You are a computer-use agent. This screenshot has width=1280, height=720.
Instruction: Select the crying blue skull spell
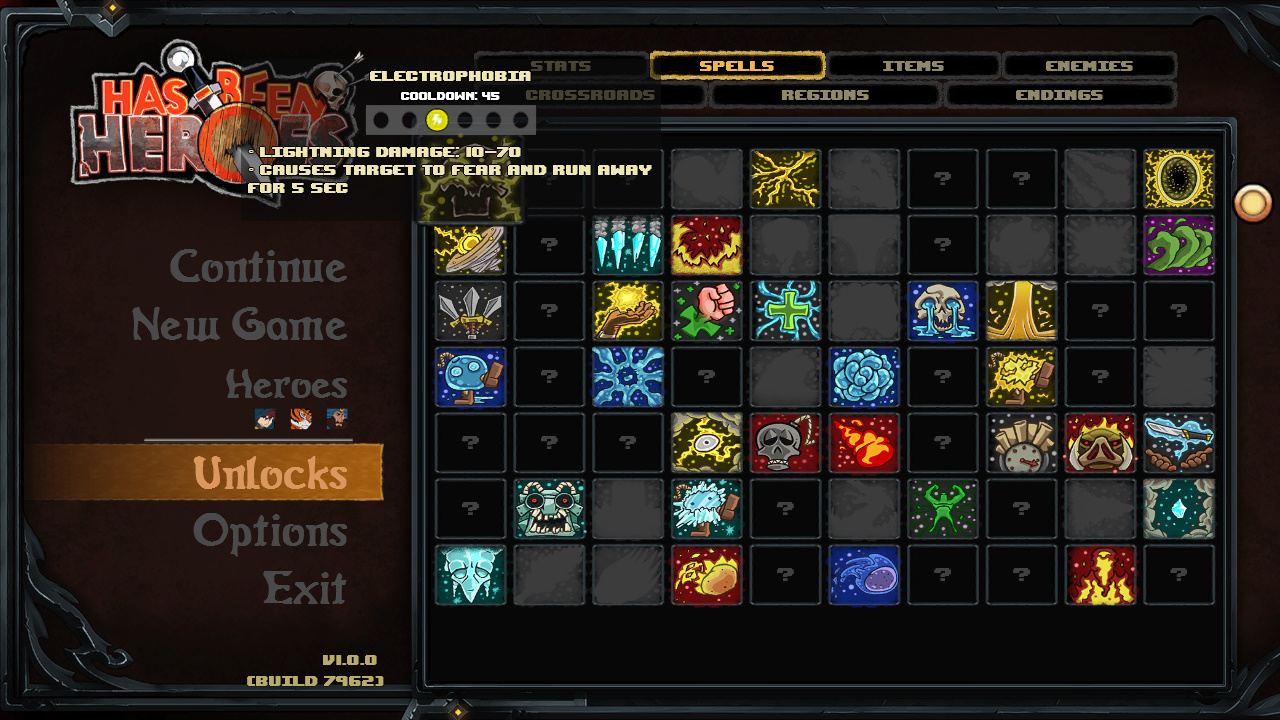[943, 311]
